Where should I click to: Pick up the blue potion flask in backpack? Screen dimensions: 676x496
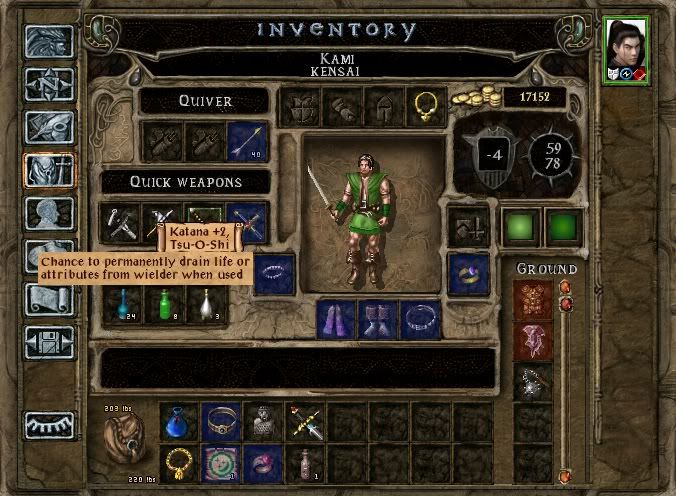tap(178, 422)
